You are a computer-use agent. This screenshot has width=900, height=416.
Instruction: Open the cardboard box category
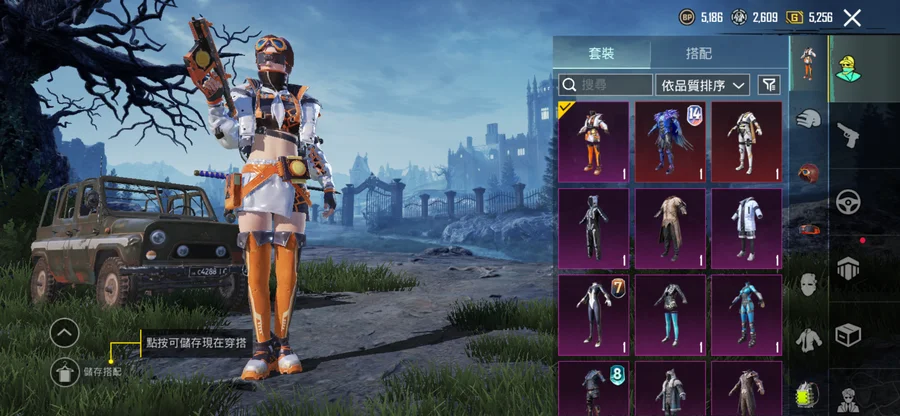pyautogui.click(x=848, y=332)
